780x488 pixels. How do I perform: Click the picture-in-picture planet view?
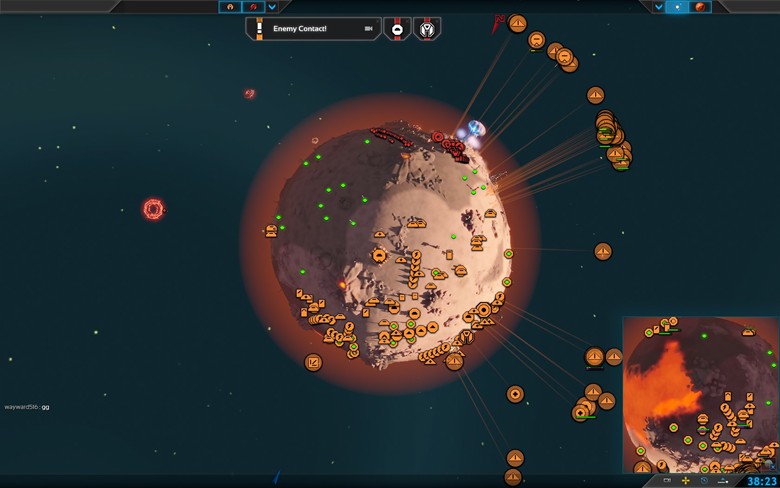pyautogui.click(x=700, y=395)
